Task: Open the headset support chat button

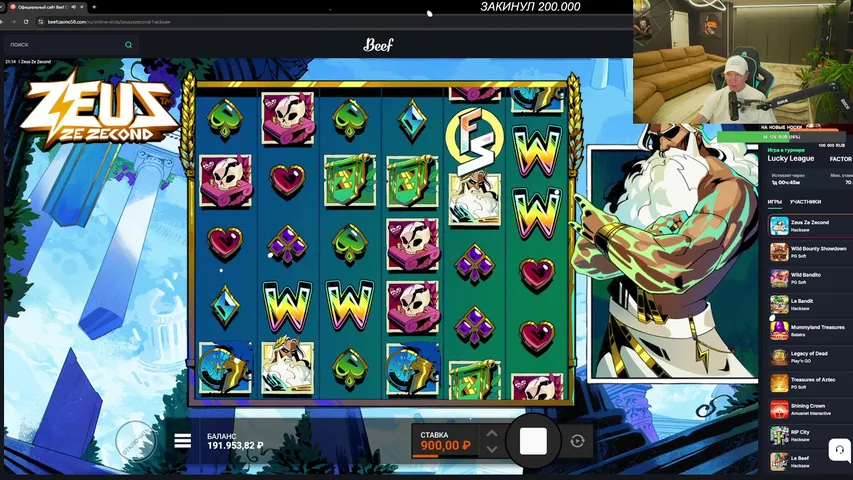Action: (839, 450)
